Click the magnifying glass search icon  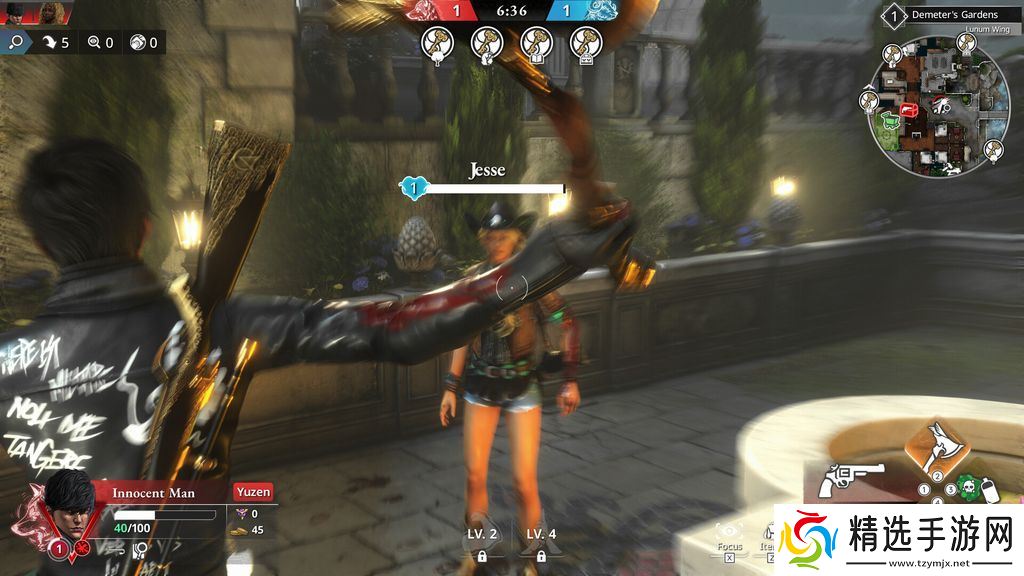tap(17, 42)
